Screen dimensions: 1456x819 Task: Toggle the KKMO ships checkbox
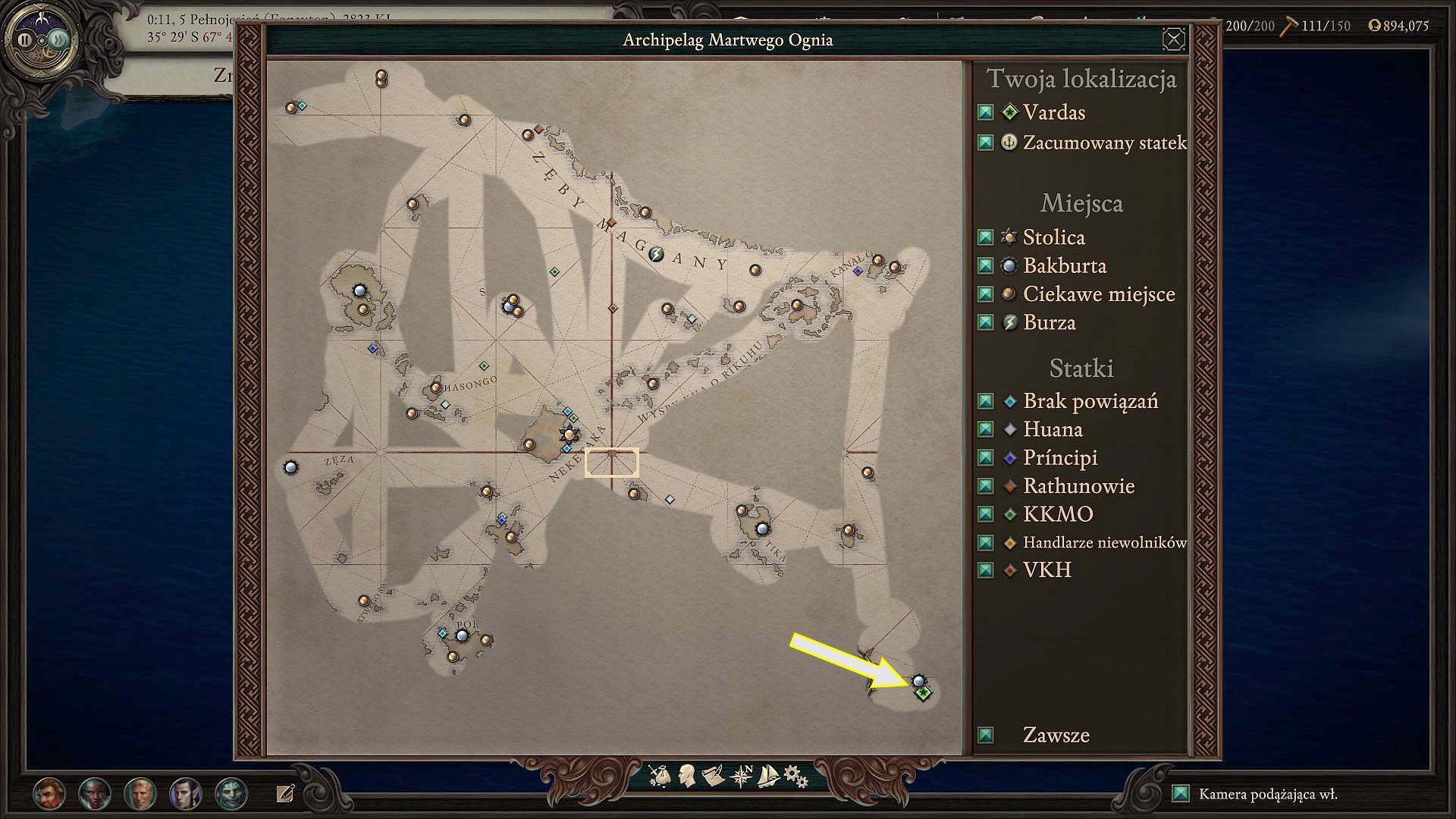coord(985,514)
